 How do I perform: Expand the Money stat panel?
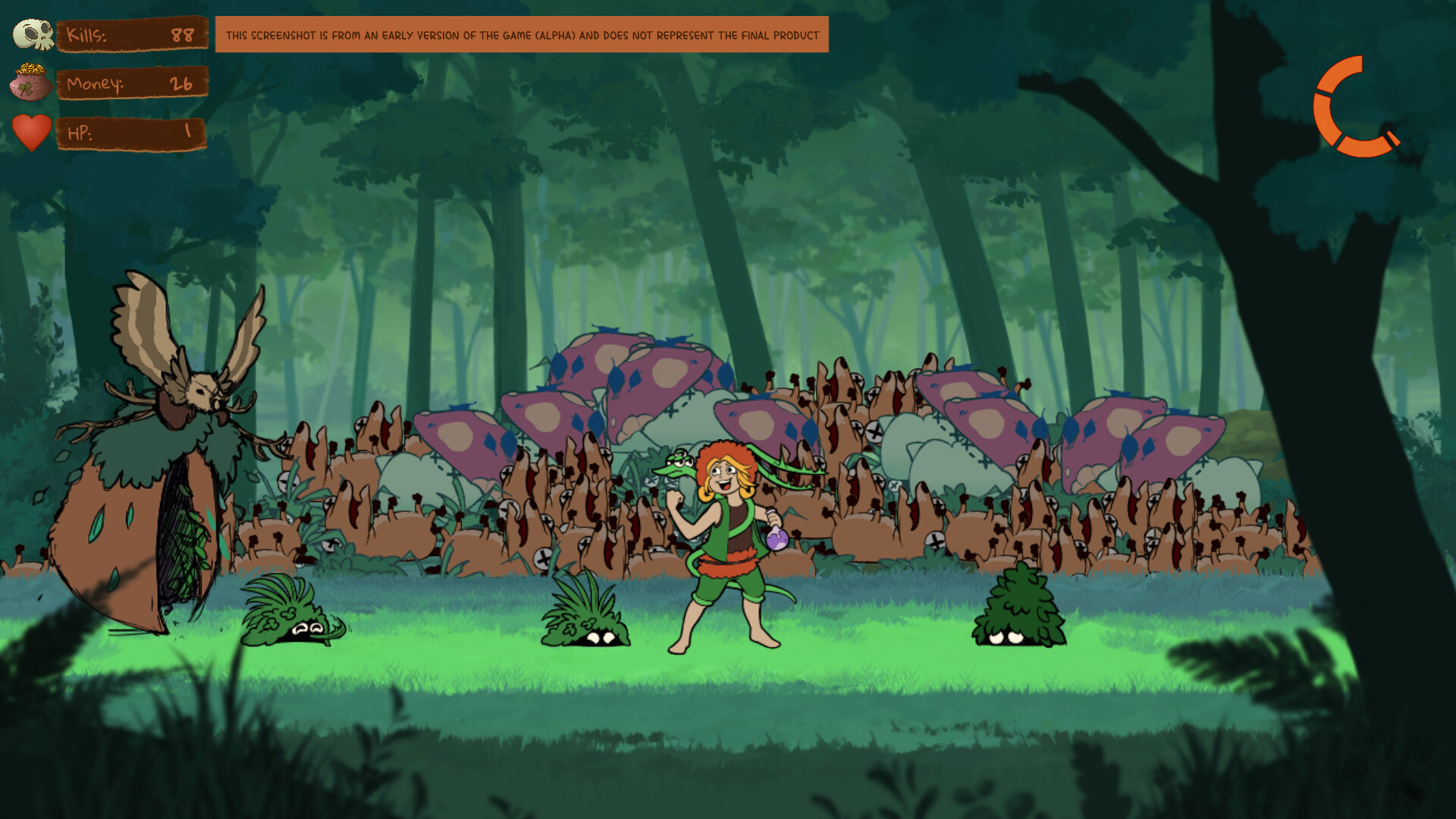pyautogui.click(x=133, y=85)
